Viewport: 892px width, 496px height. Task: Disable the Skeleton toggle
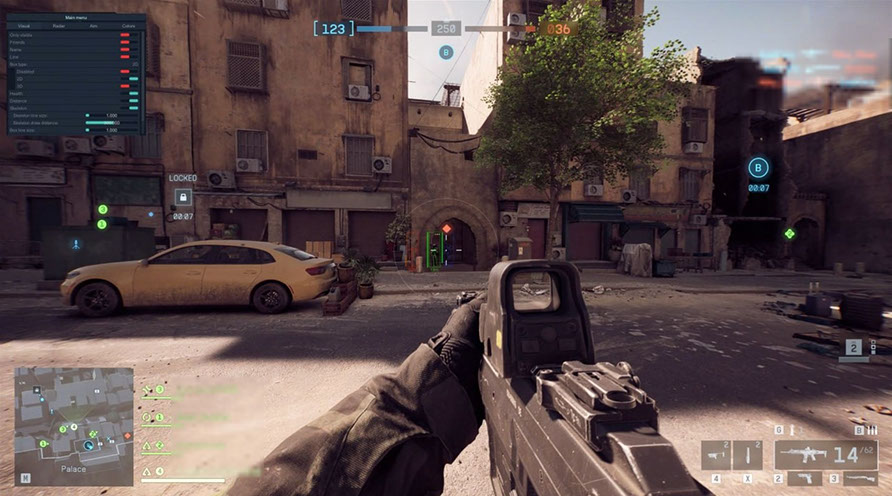point(133,108)
